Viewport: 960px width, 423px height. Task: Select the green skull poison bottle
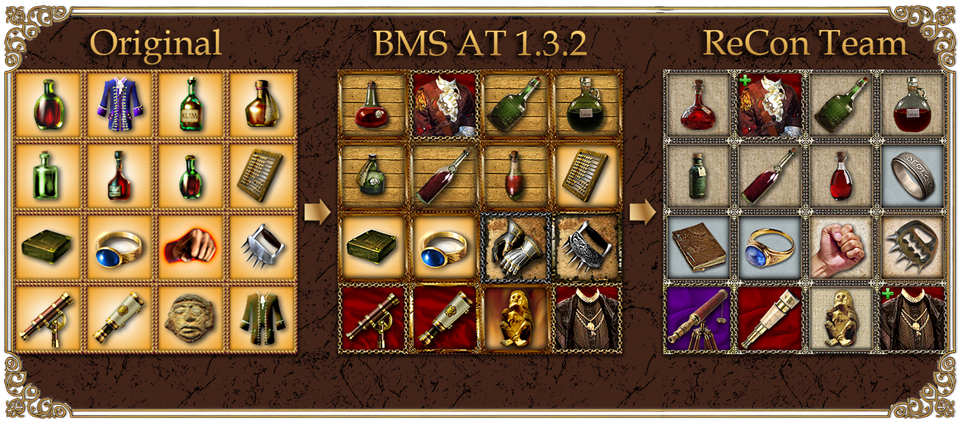coord(373,175)
